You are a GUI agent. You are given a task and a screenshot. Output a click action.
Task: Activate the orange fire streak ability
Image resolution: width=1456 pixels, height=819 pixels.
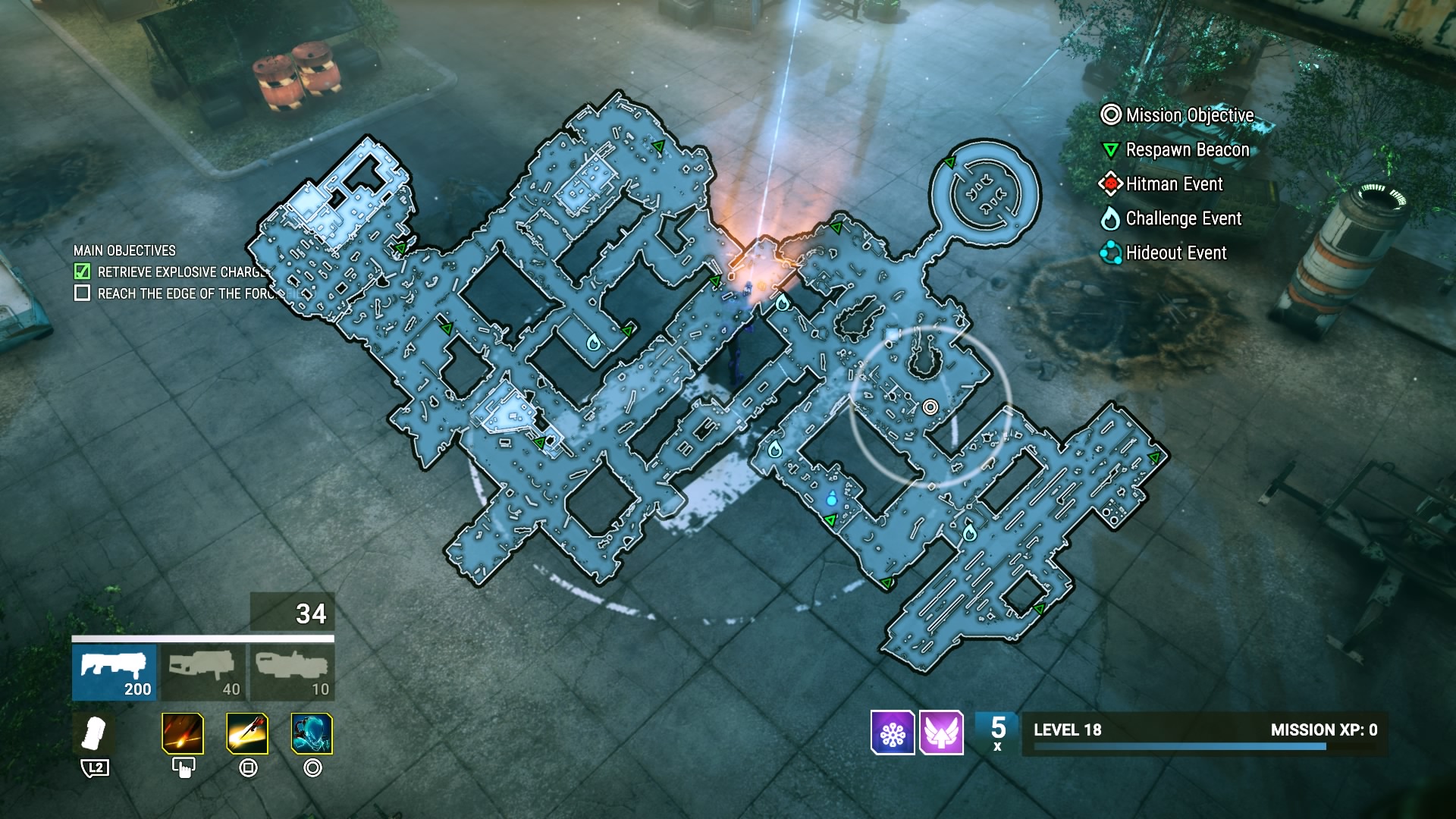183,734
